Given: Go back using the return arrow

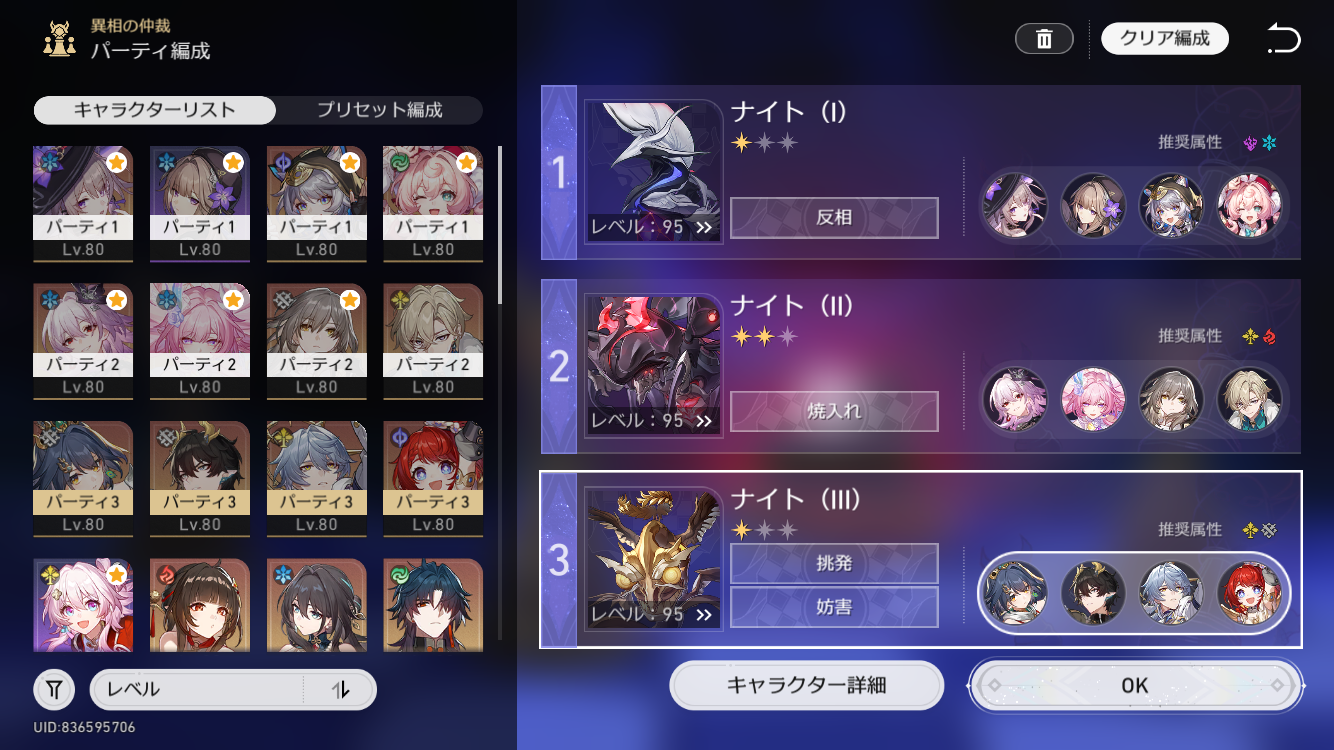Looking at the screenshot, I should pos(1283,40).
